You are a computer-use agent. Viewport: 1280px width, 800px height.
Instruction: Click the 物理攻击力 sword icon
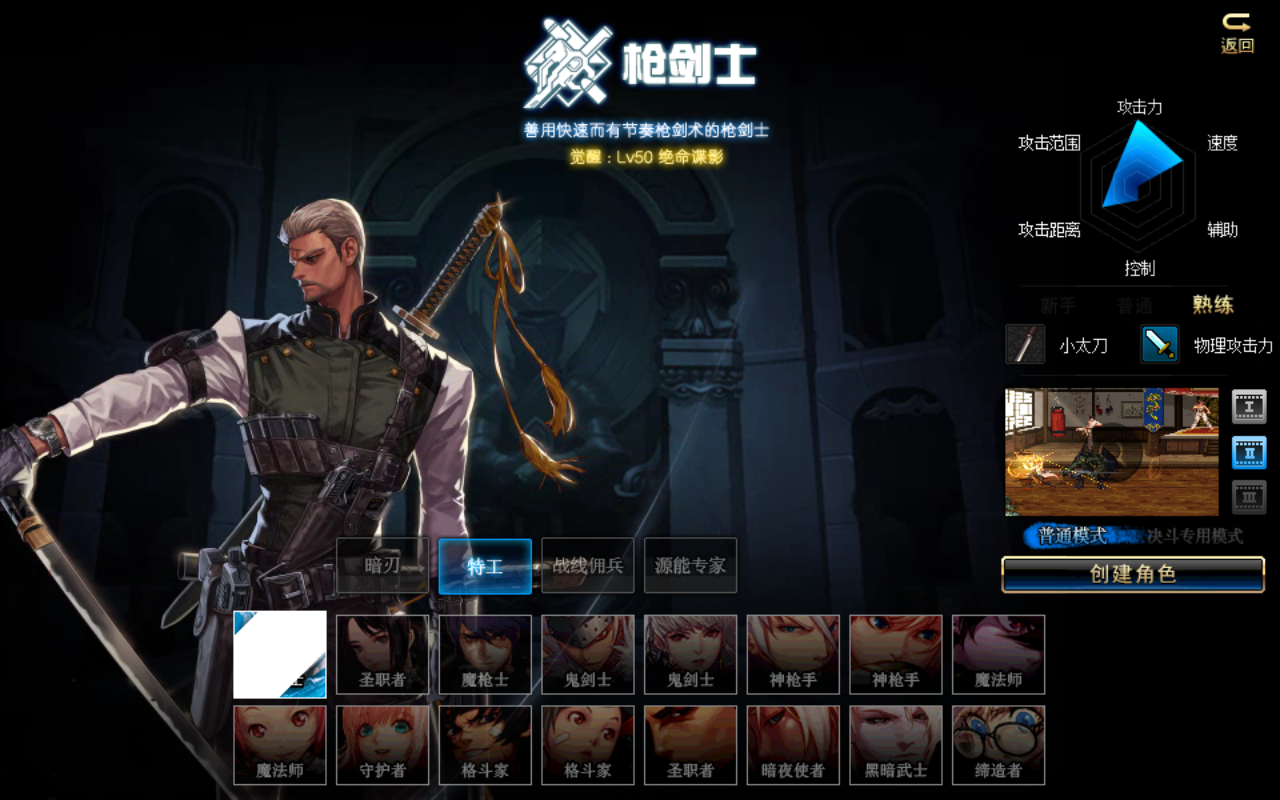1158,344
